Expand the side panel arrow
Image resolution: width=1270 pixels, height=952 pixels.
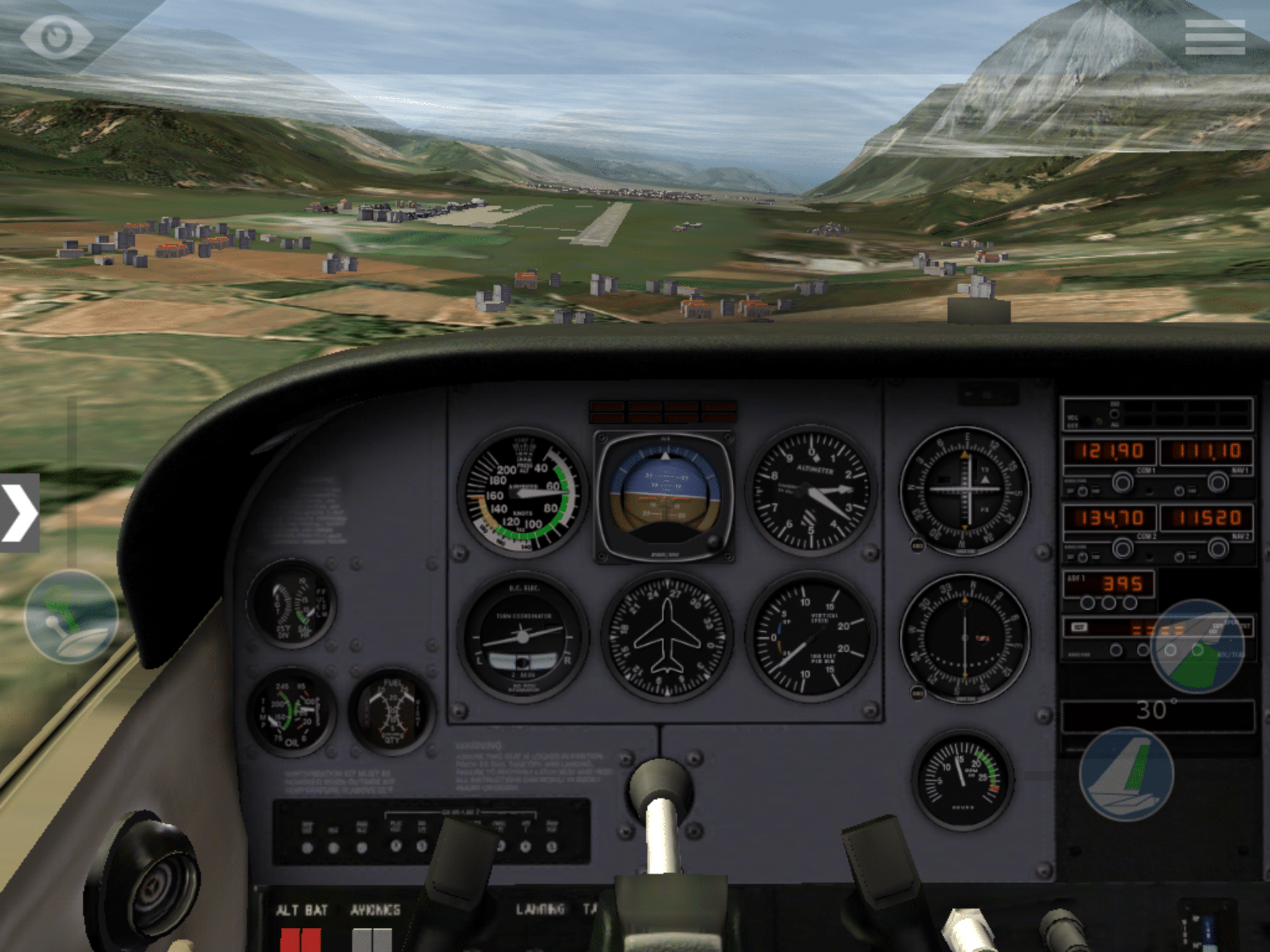click(19, 513)
